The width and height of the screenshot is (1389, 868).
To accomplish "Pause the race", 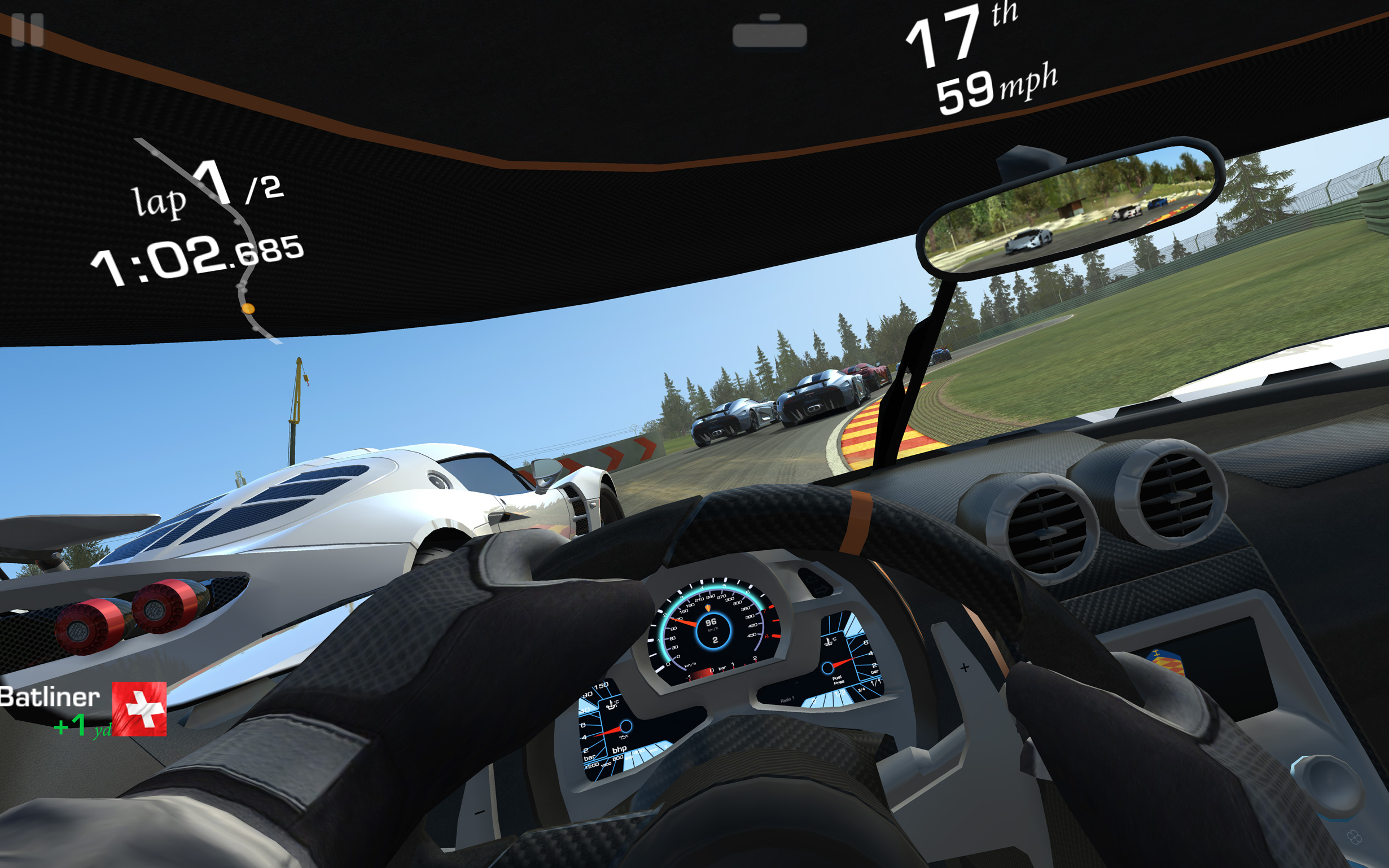I will click(x=27, y=29).
